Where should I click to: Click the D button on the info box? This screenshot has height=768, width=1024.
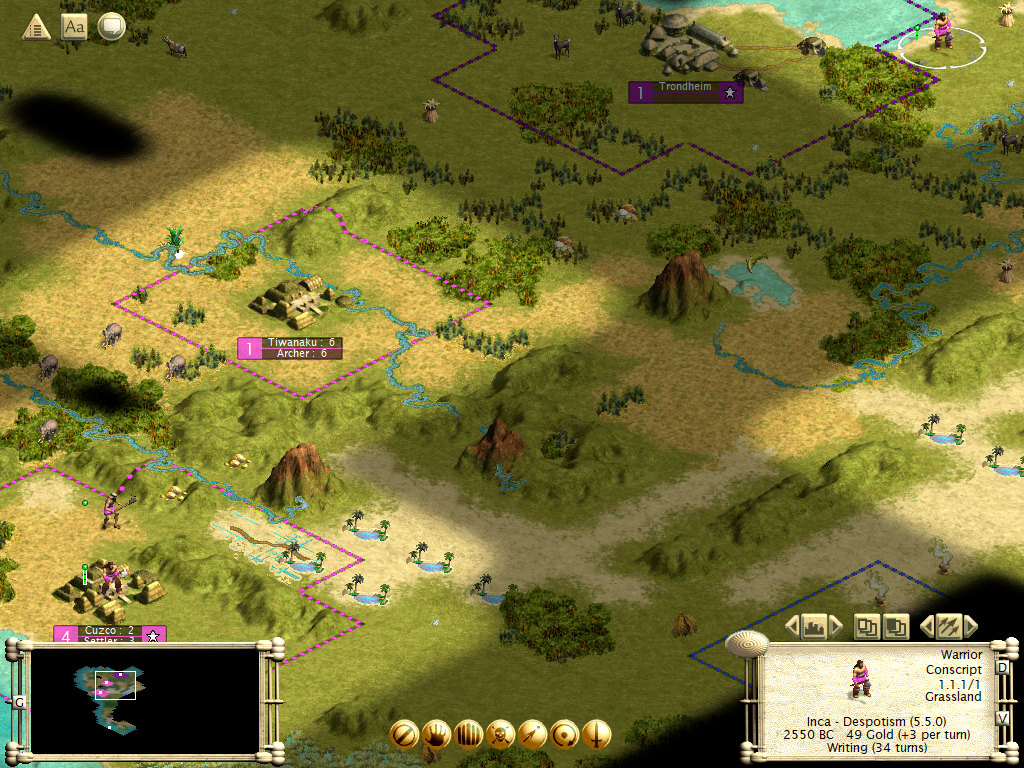point(1003,668)
